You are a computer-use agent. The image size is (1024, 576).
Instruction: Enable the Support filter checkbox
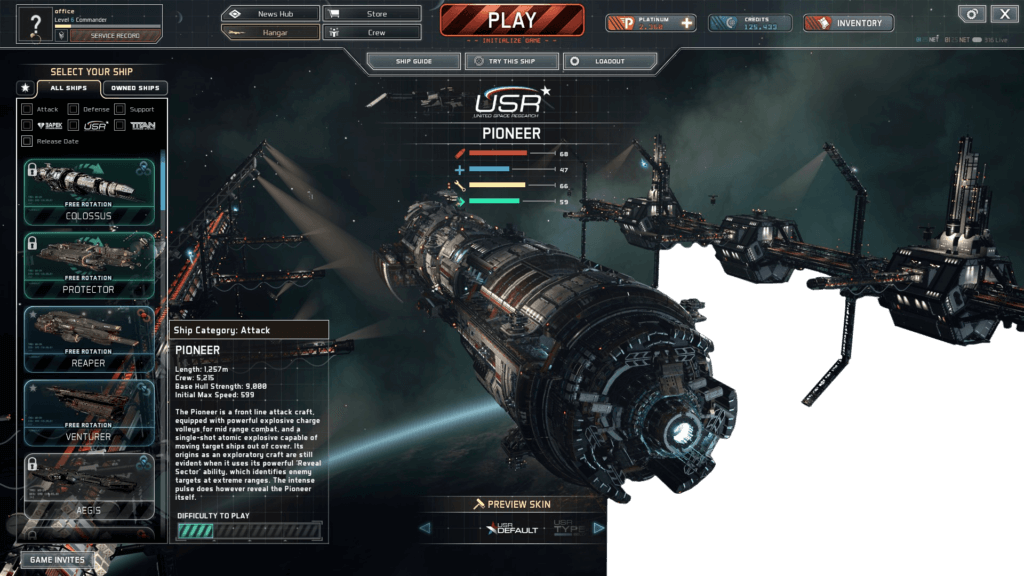click(120, 109)
